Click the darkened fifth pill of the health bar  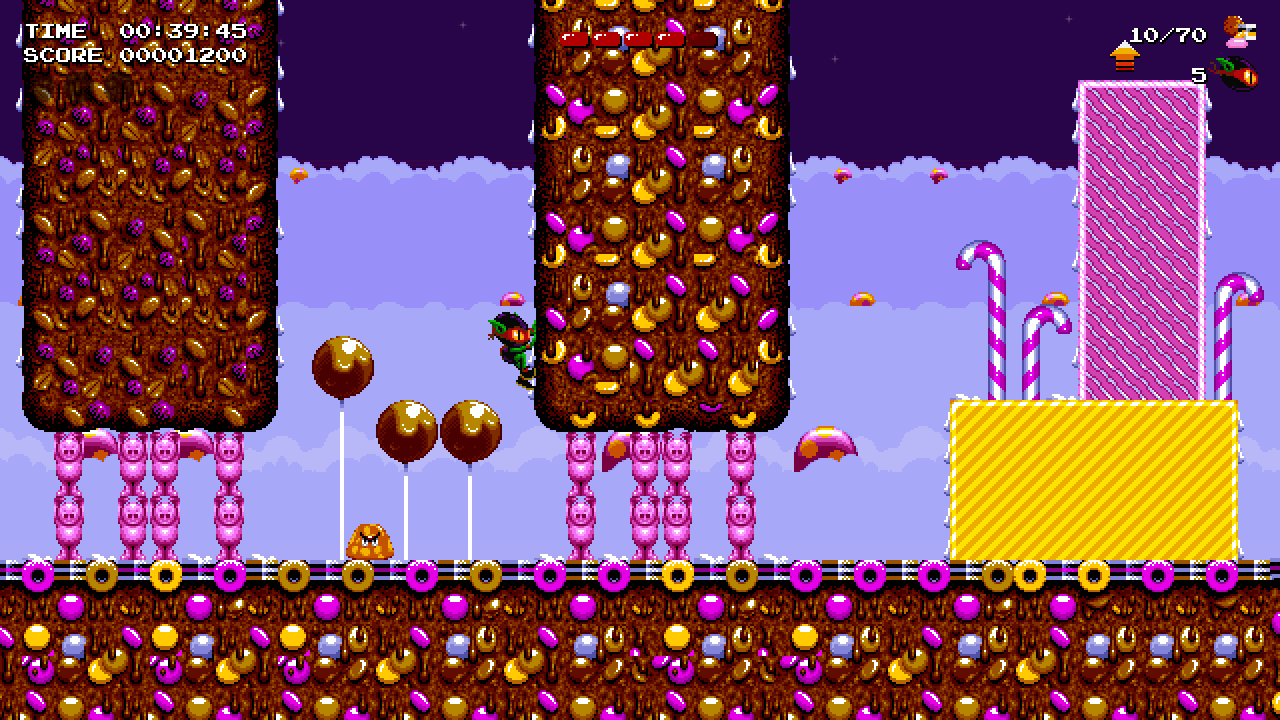(703, 38)
